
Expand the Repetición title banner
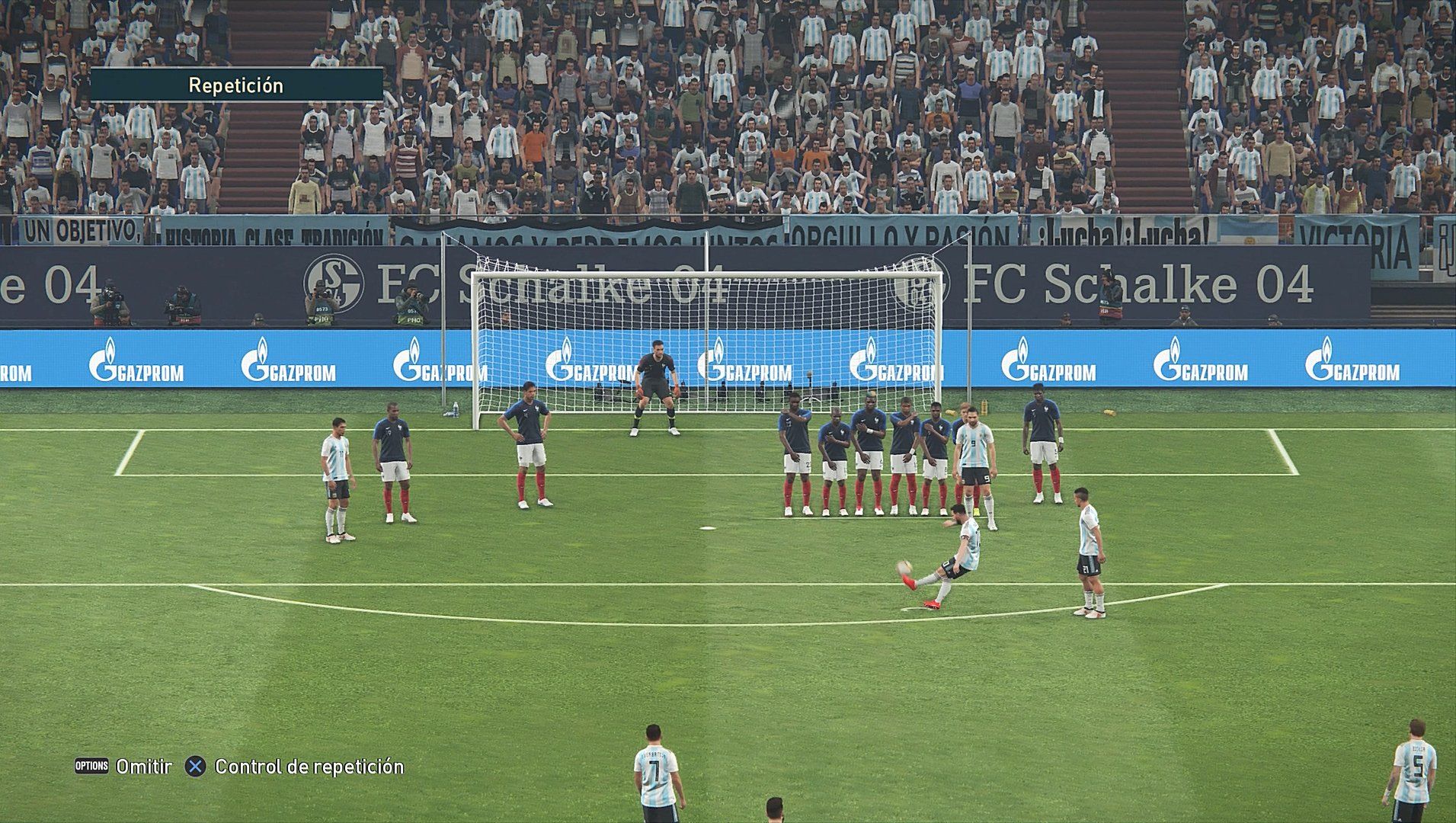click(x=236, y=85)
